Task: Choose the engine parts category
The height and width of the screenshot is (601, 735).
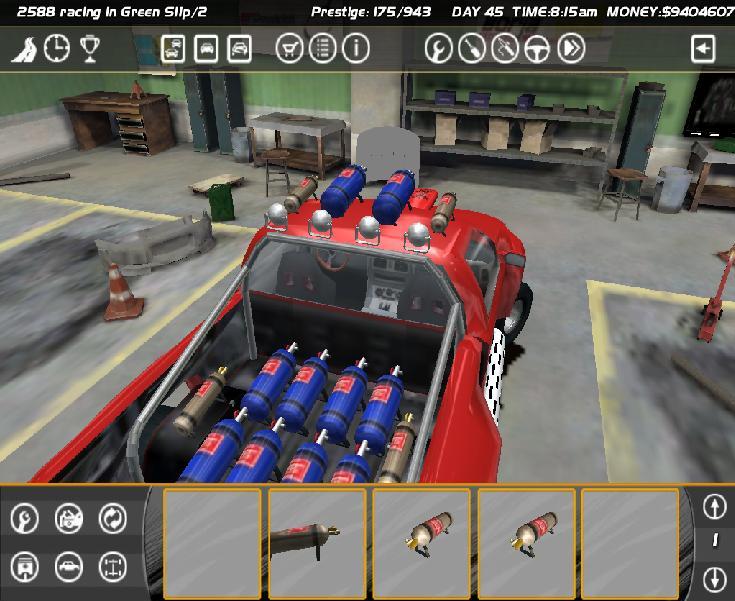Action: pos(69,518)
